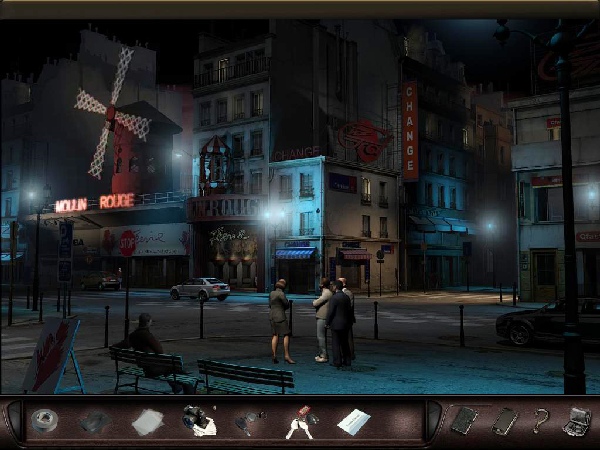Pick the keys with red keychain

click(x=301, y=422)
